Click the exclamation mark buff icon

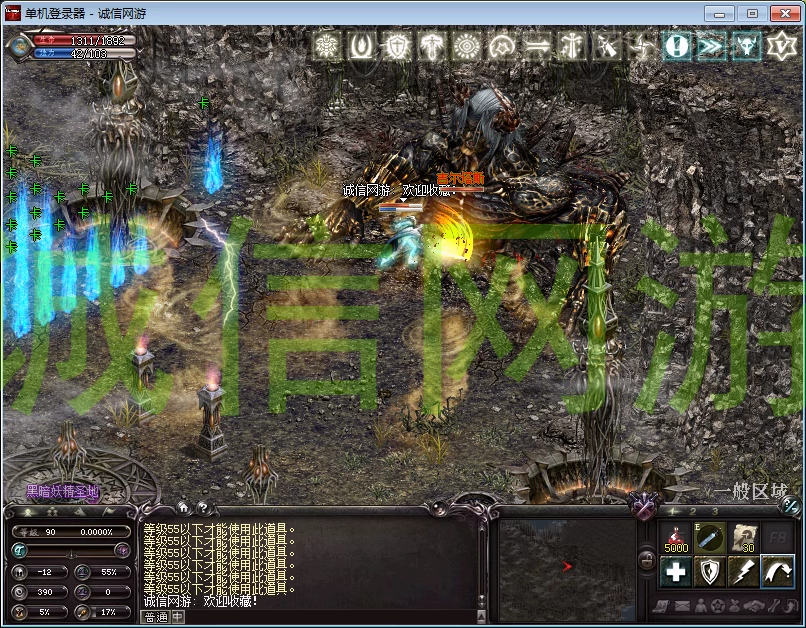pos(677,46)
